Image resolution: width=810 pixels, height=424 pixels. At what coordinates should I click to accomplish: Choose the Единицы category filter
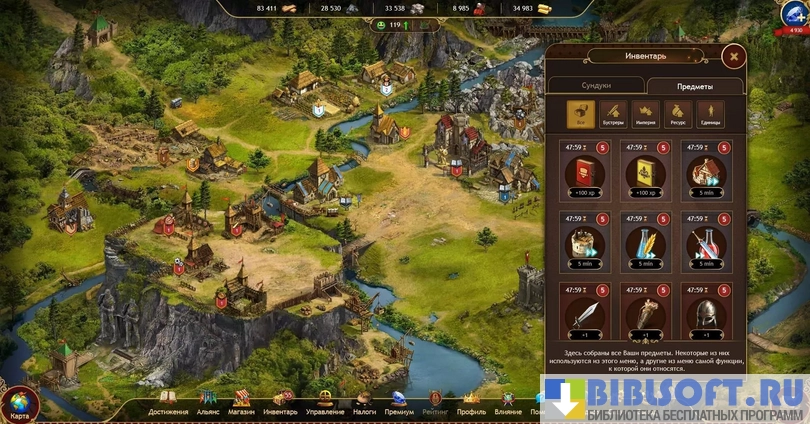(709, 114)
